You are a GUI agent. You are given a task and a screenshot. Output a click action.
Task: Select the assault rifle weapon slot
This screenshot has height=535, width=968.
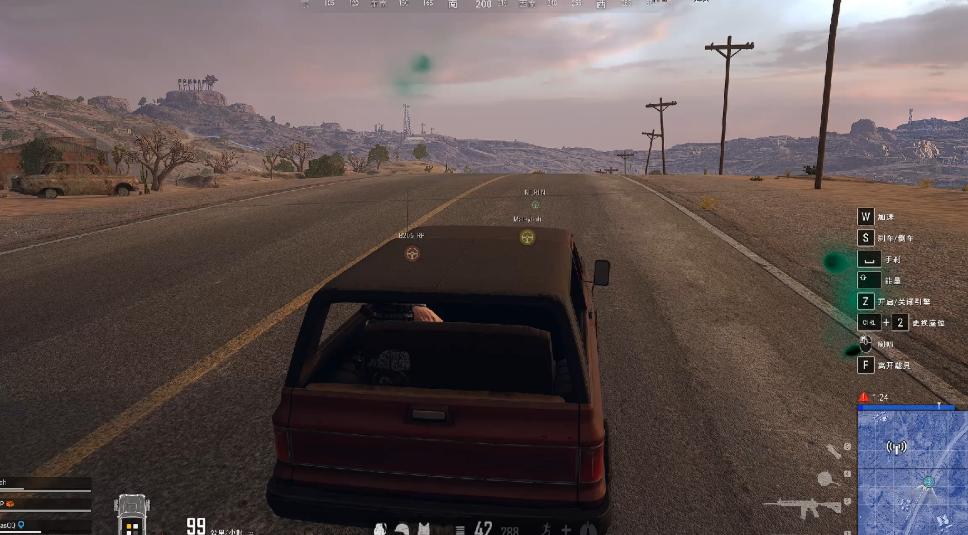[809, 507]
